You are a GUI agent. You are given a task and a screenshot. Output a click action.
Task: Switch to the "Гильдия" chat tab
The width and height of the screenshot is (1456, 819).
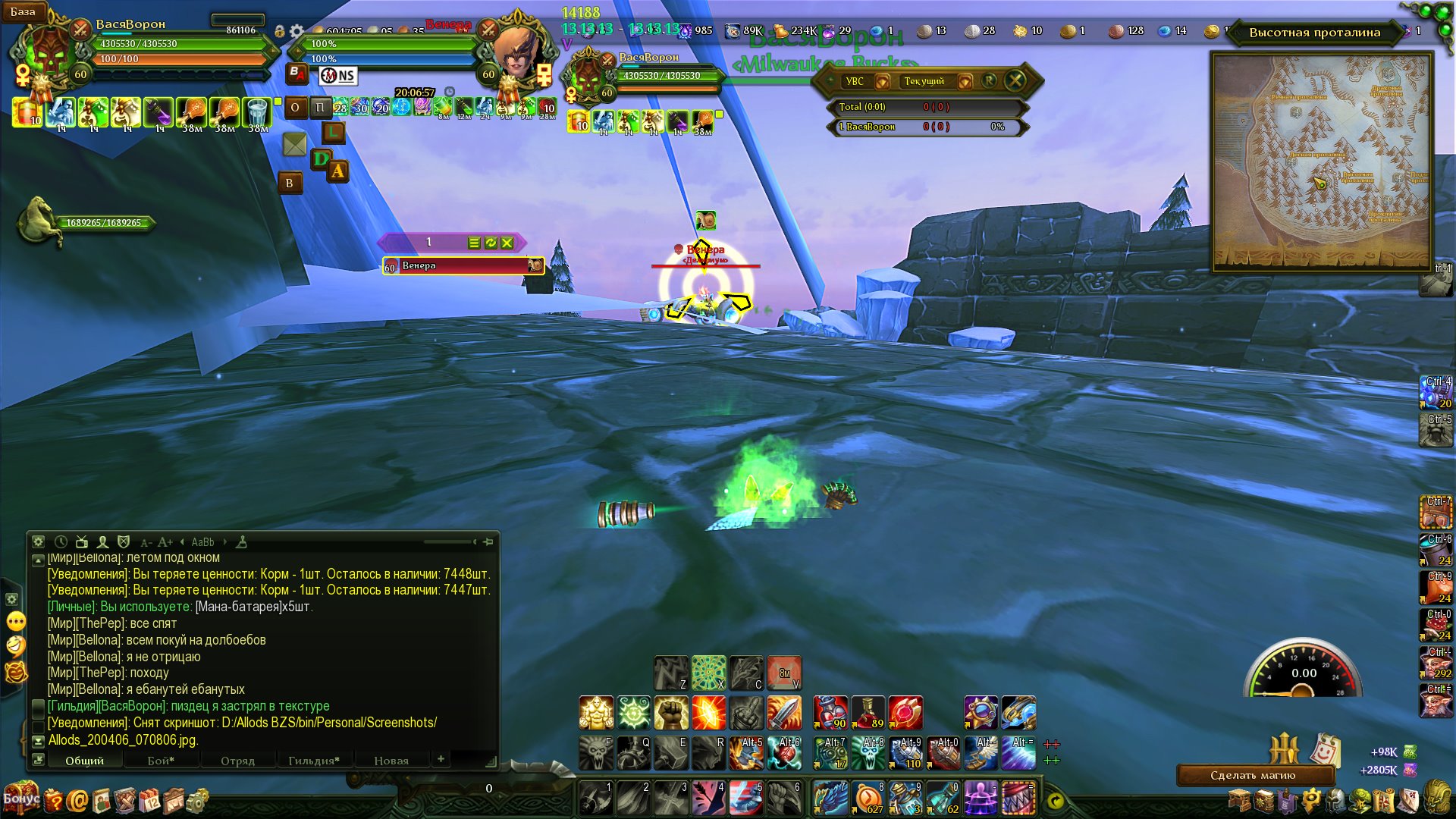point(313,760)
